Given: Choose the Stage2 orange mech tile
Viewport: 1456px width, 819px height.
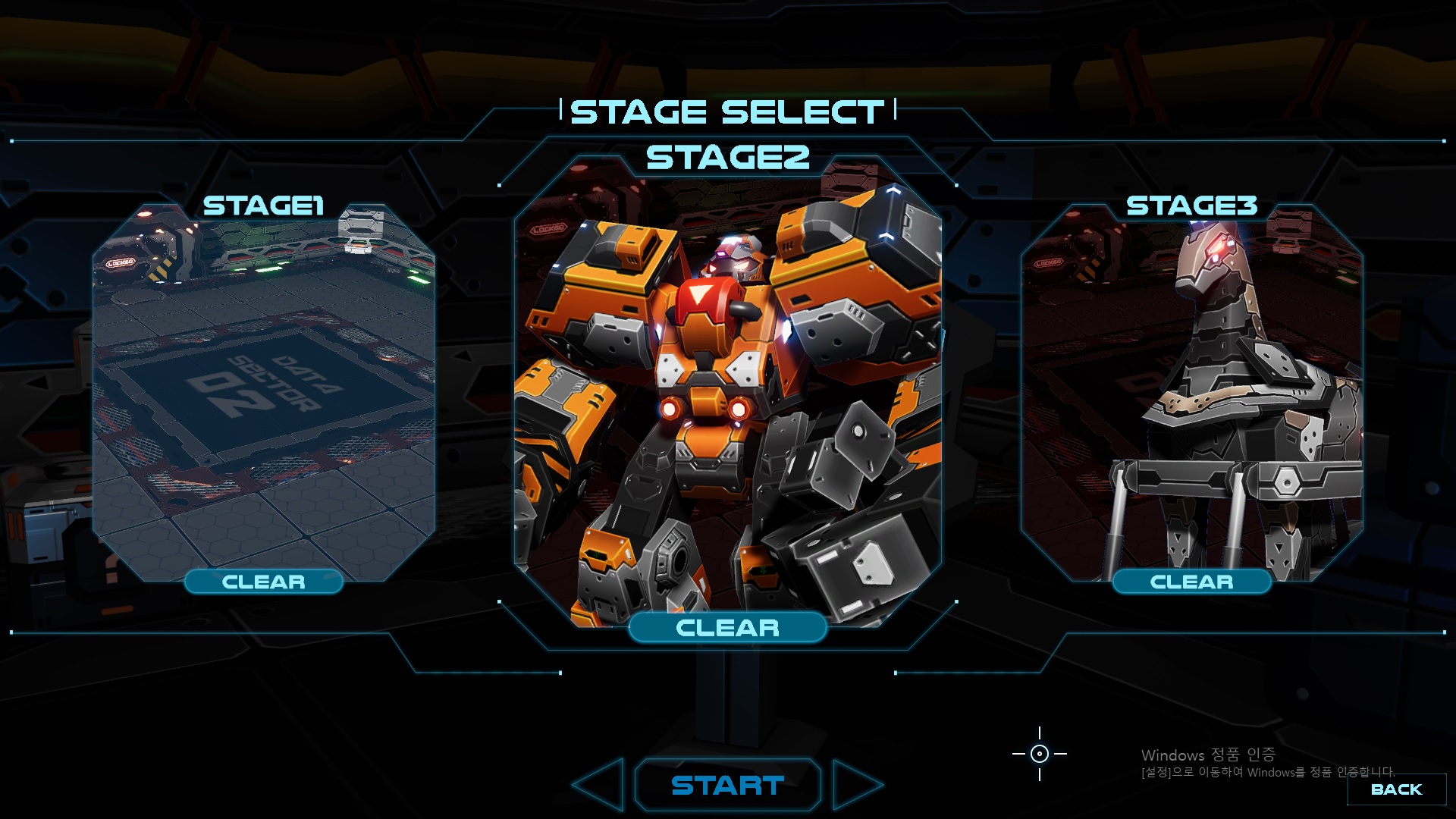Looking at the screenshot, I should [x=728, y=394].
